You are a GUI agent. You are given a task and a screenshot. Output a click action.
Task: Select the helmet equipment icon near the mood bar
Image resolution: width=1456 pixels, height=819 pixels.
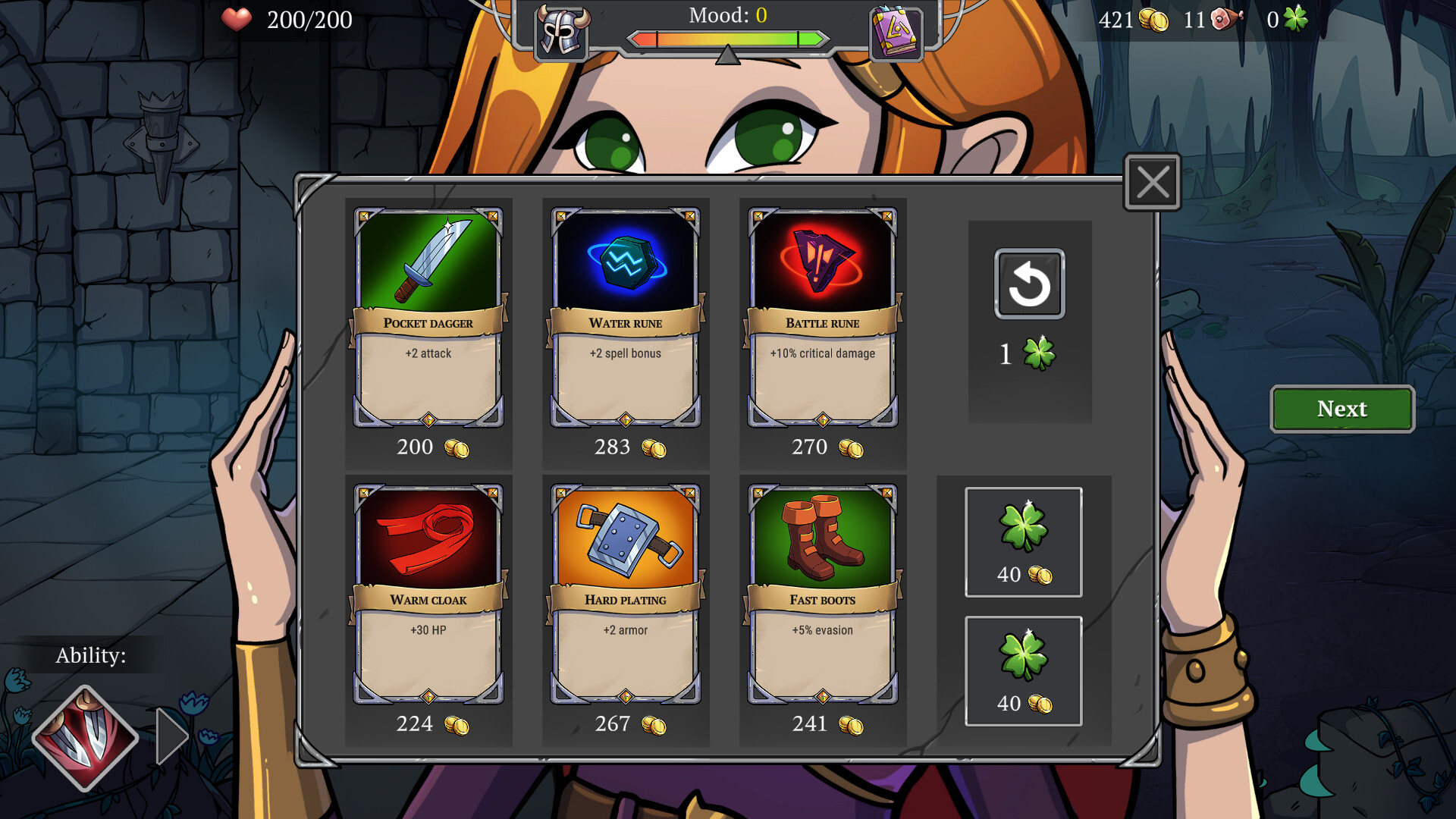point(561,33)
